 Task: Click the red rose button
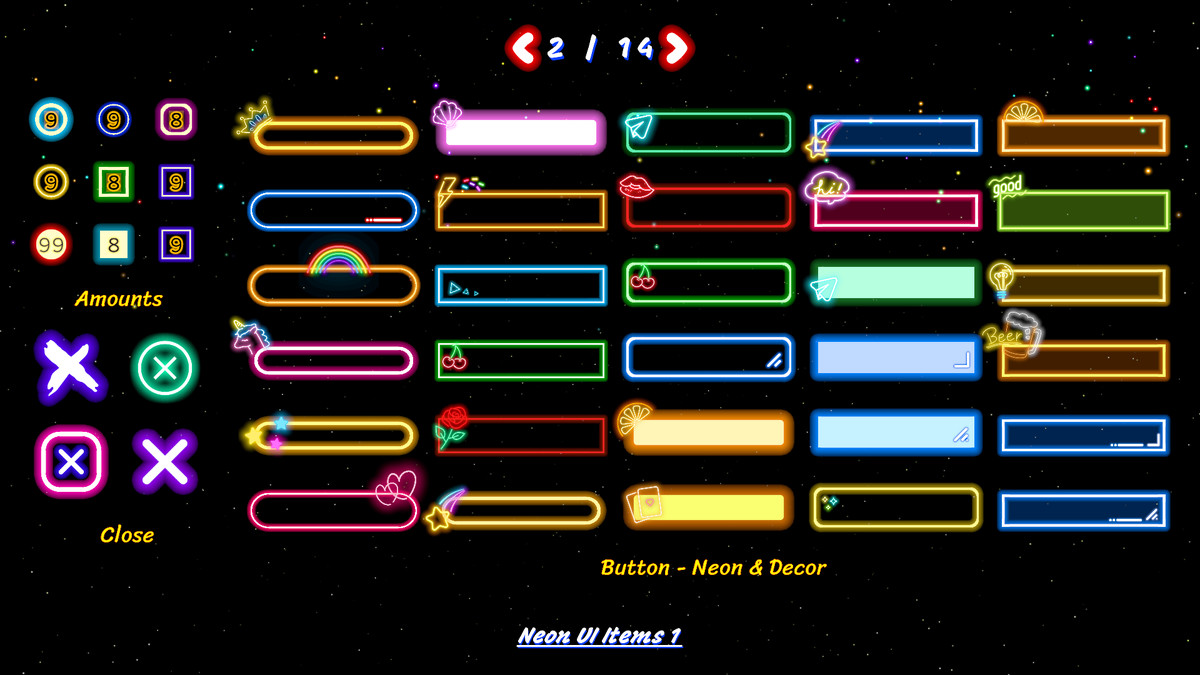(x=521, y=436)
